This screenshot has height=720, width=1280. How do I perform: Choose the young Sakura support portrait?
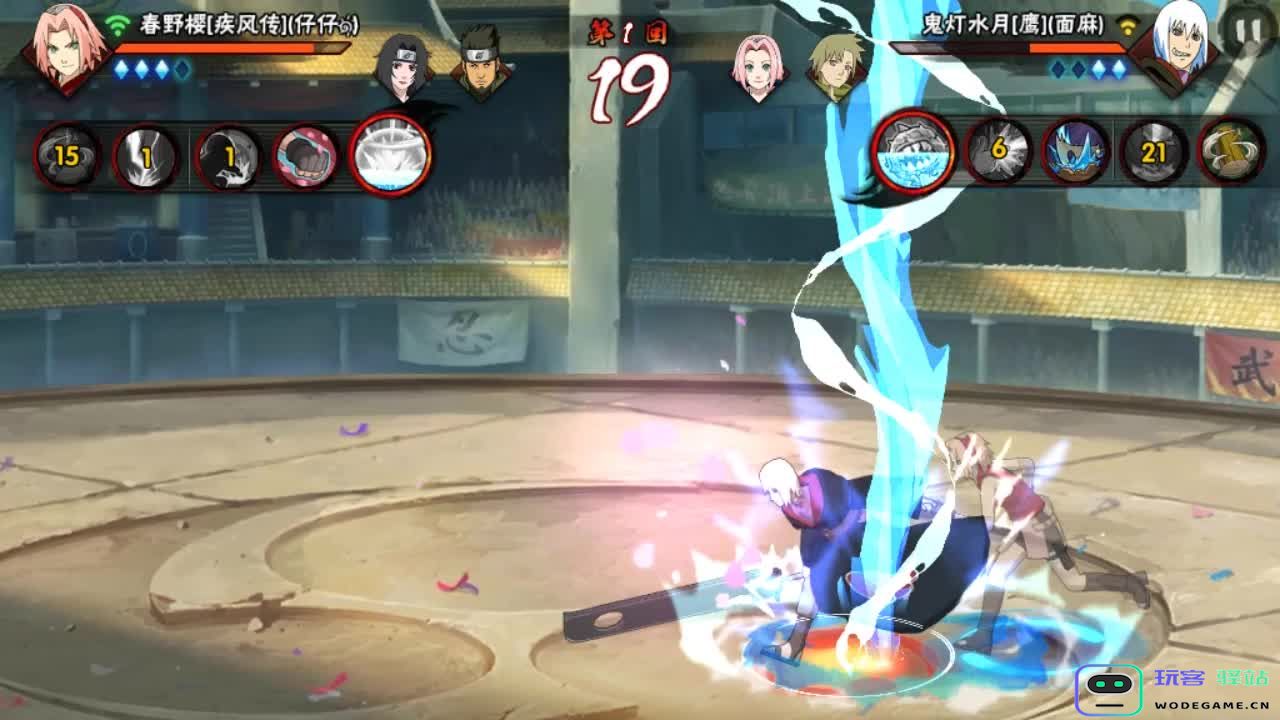(760, 68)
